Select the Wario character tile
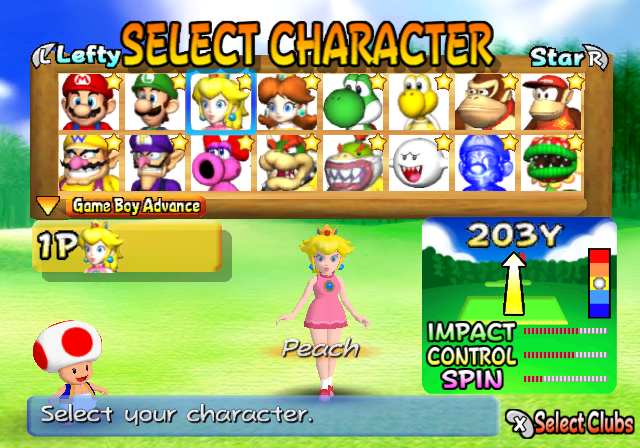 (x=87, y=162)
